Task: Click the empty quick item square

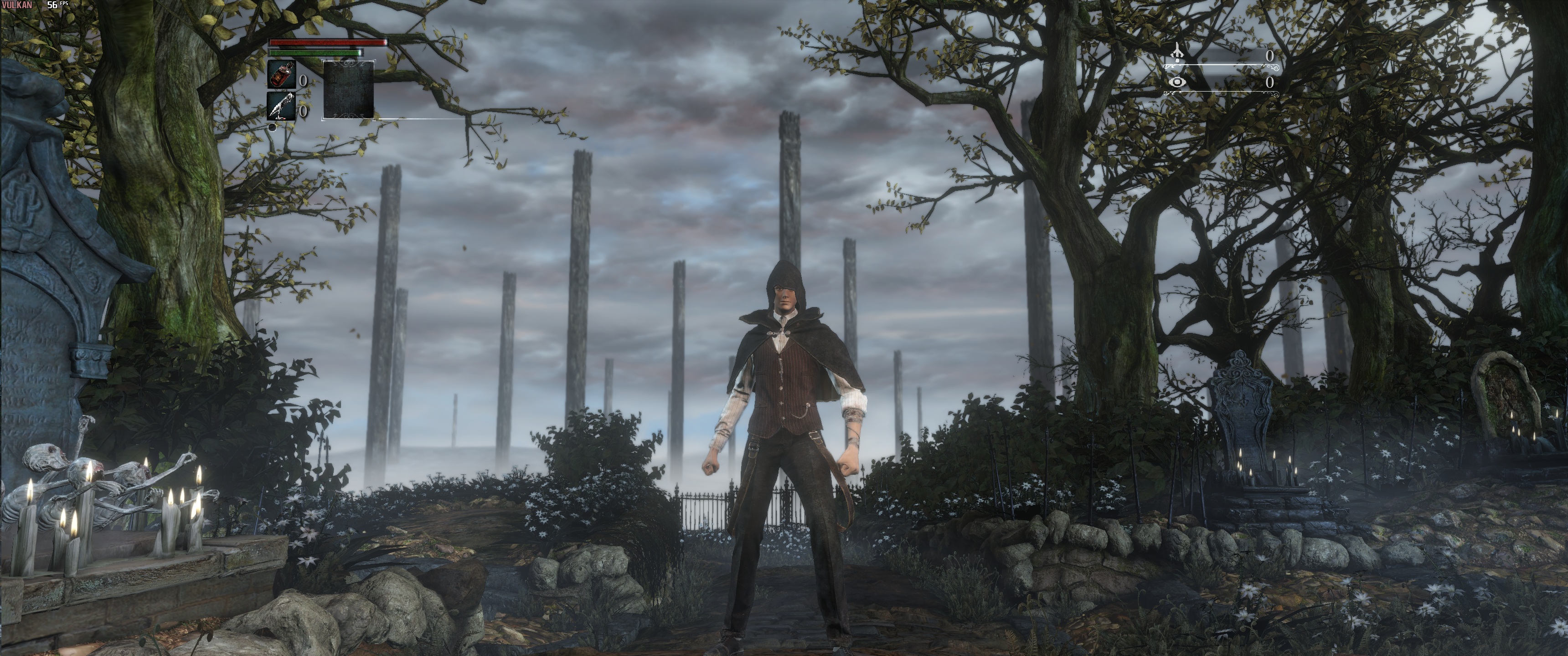Action: (348, 89)
